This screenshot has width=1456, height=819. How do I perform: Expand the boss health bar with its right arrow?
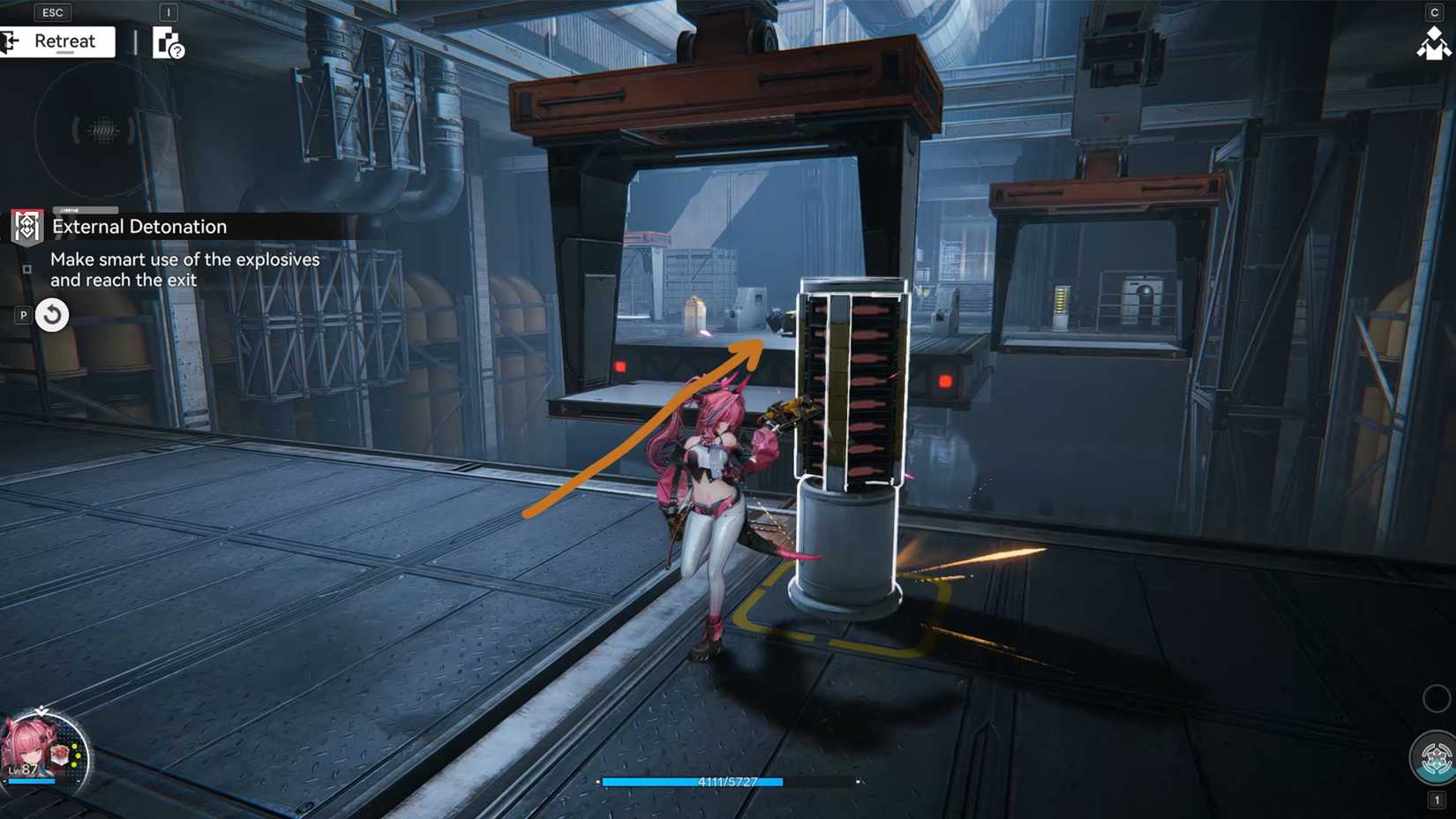[859, 782]
